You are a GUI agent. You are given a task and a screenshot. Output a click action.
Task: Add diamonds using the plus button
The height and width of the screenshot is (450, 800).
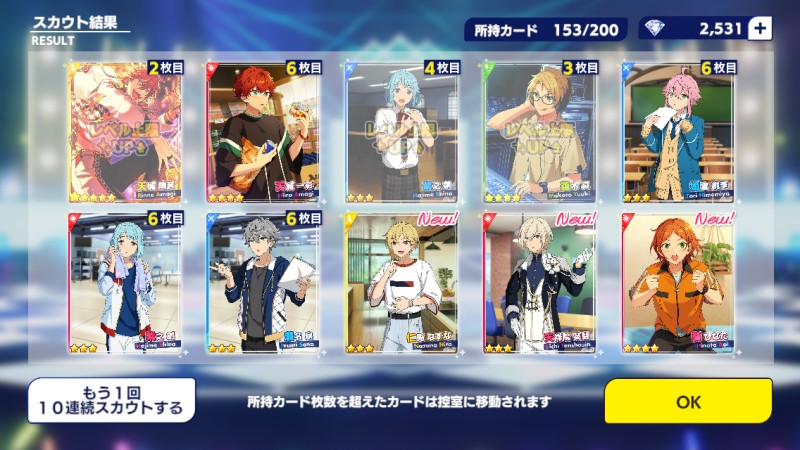point(760,28)
